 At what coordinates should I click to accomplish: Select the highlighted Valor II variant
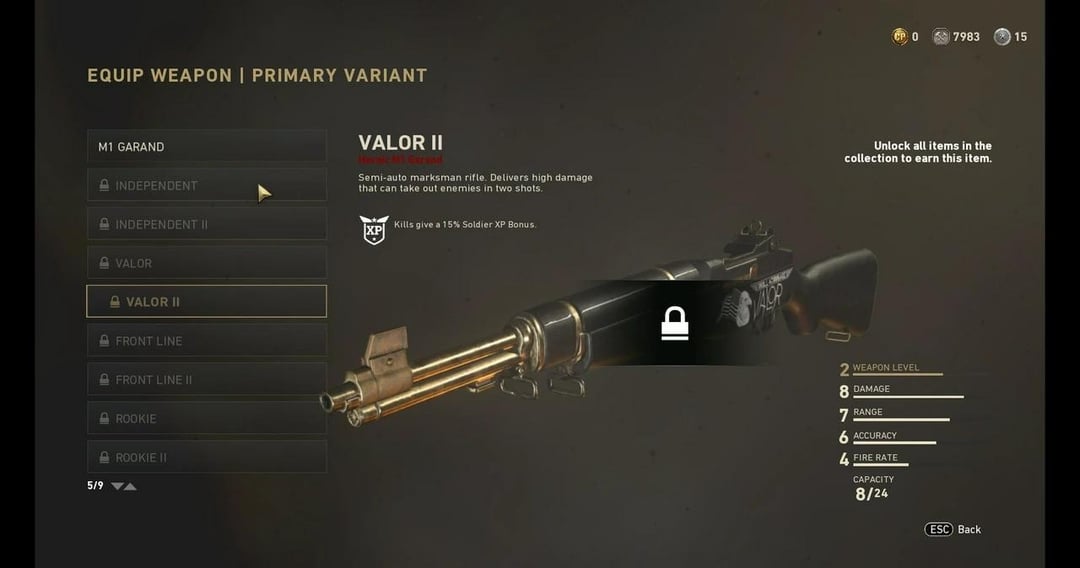[x=206, y=302]
